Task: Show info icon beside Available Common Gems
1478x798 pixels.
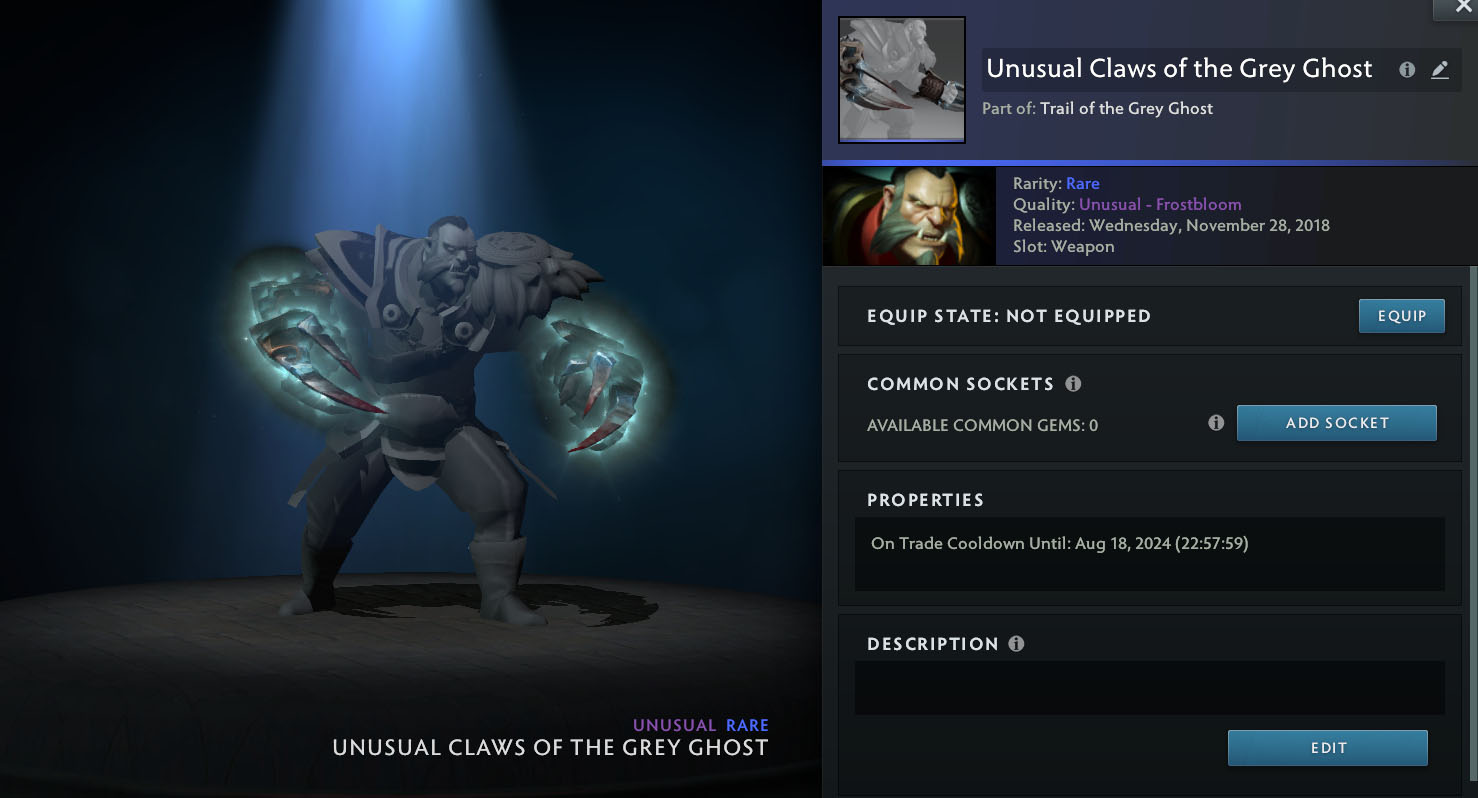Action: click(1216, 423)
